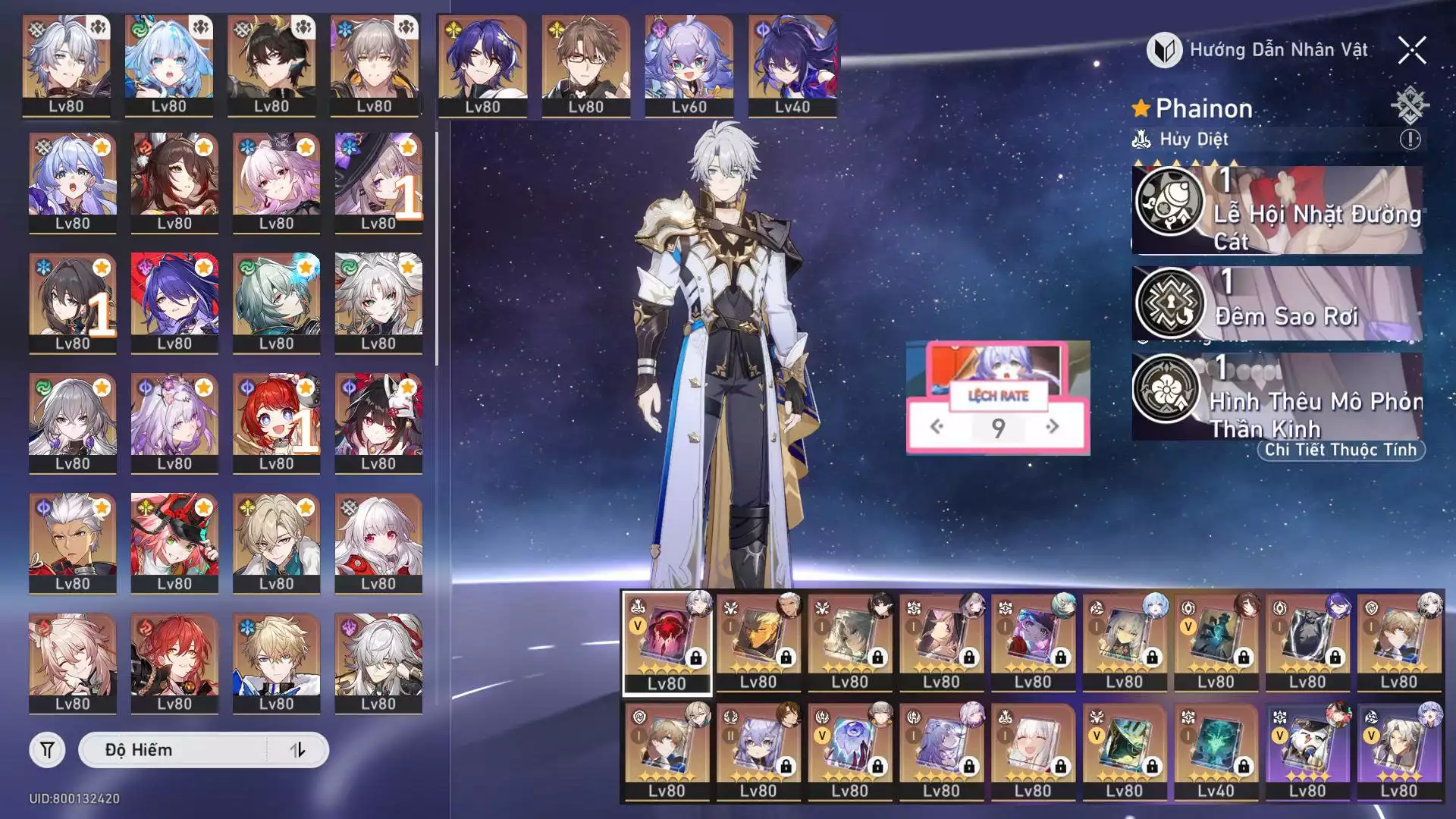Select the Lv40 dark-blue-haired character portrait
The height and width of the screenshot is (819, 1456).
pos(792,65)
